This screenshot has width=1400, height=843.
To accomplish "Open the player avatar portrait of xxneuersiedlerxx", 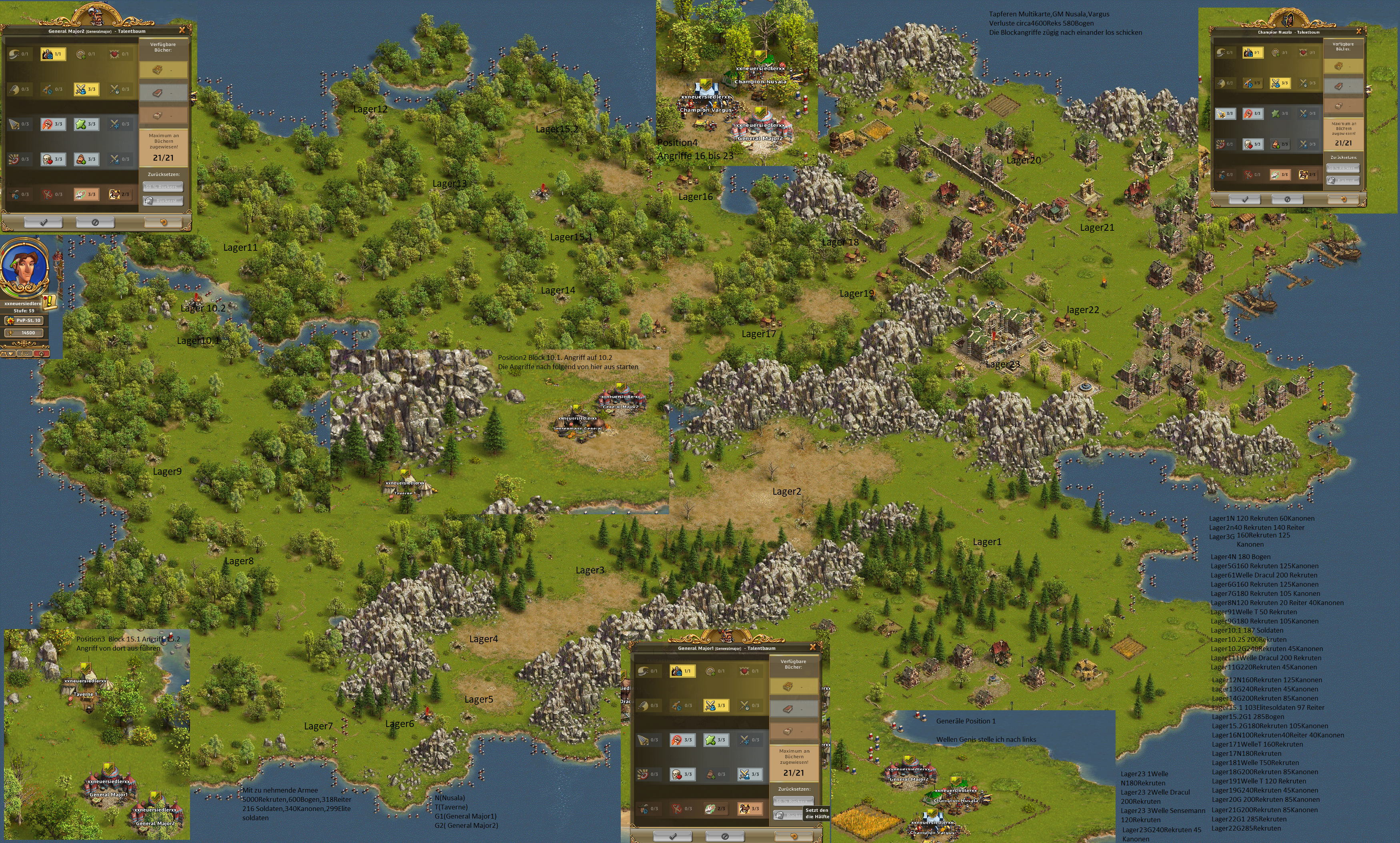I will click(x=23, y=267).
